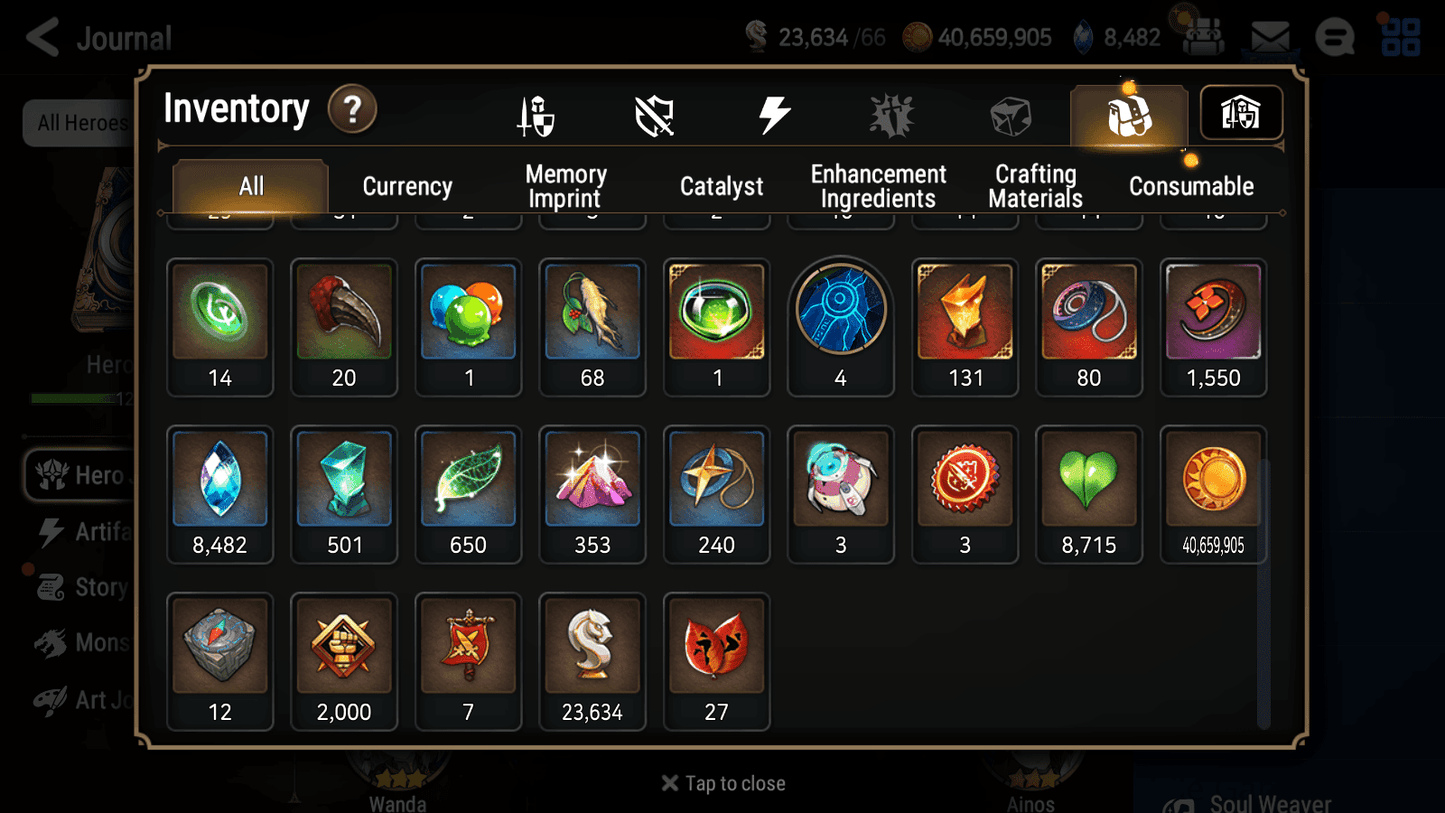Open the mail inbox icon
Viewport: 1445px width, 813px height.
pos(1270,36)
